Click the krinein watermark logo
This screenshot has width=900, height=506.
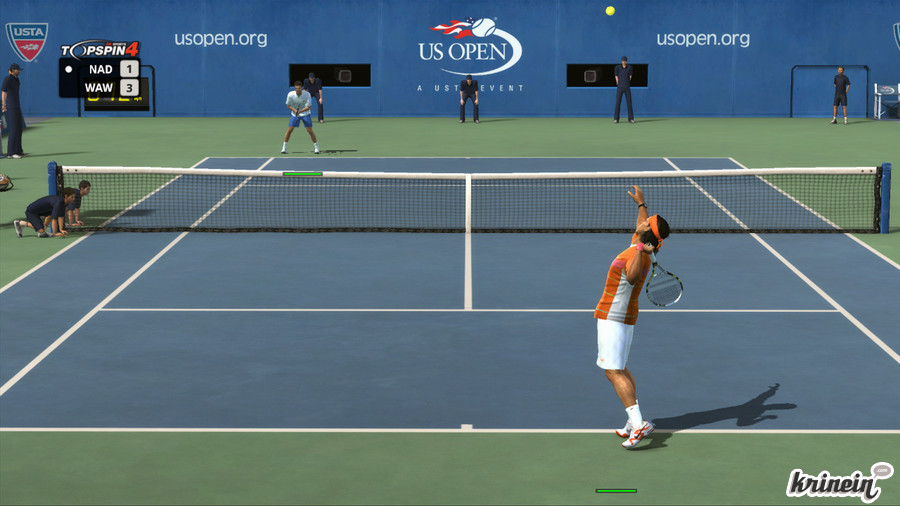click(x=838, y=483)
